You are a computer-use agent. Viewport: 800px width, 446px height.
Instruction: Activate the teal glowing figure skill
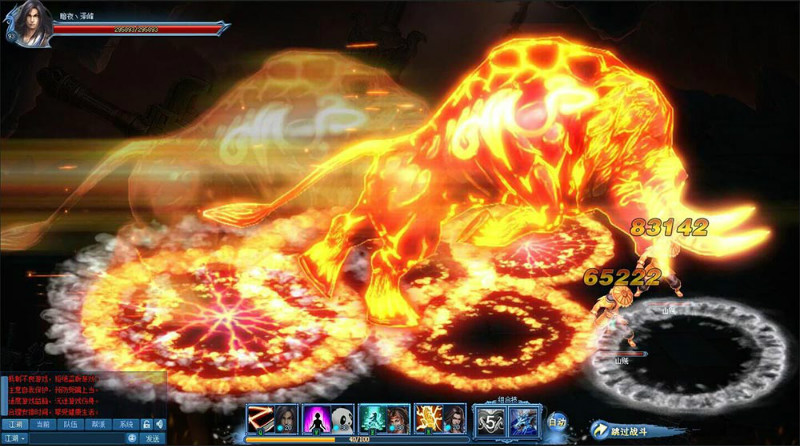click(x=372, y=418)
